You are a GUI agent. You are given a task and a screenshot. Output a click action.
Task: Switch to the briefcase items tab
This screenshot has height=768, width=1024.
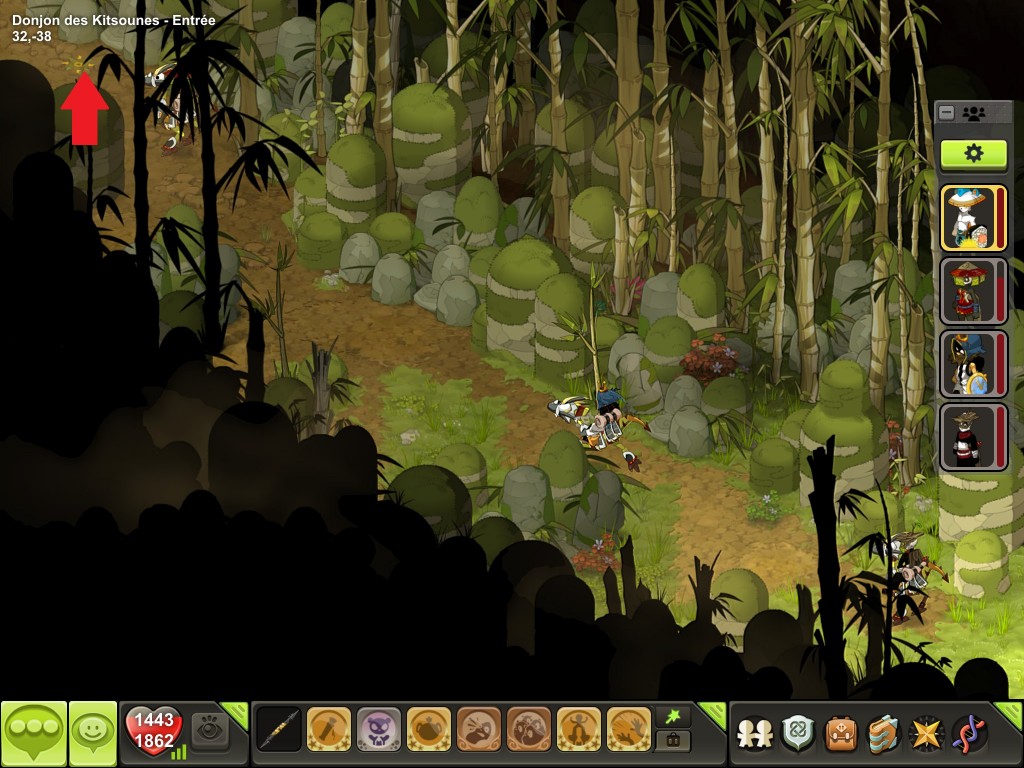tap(672, 741)
